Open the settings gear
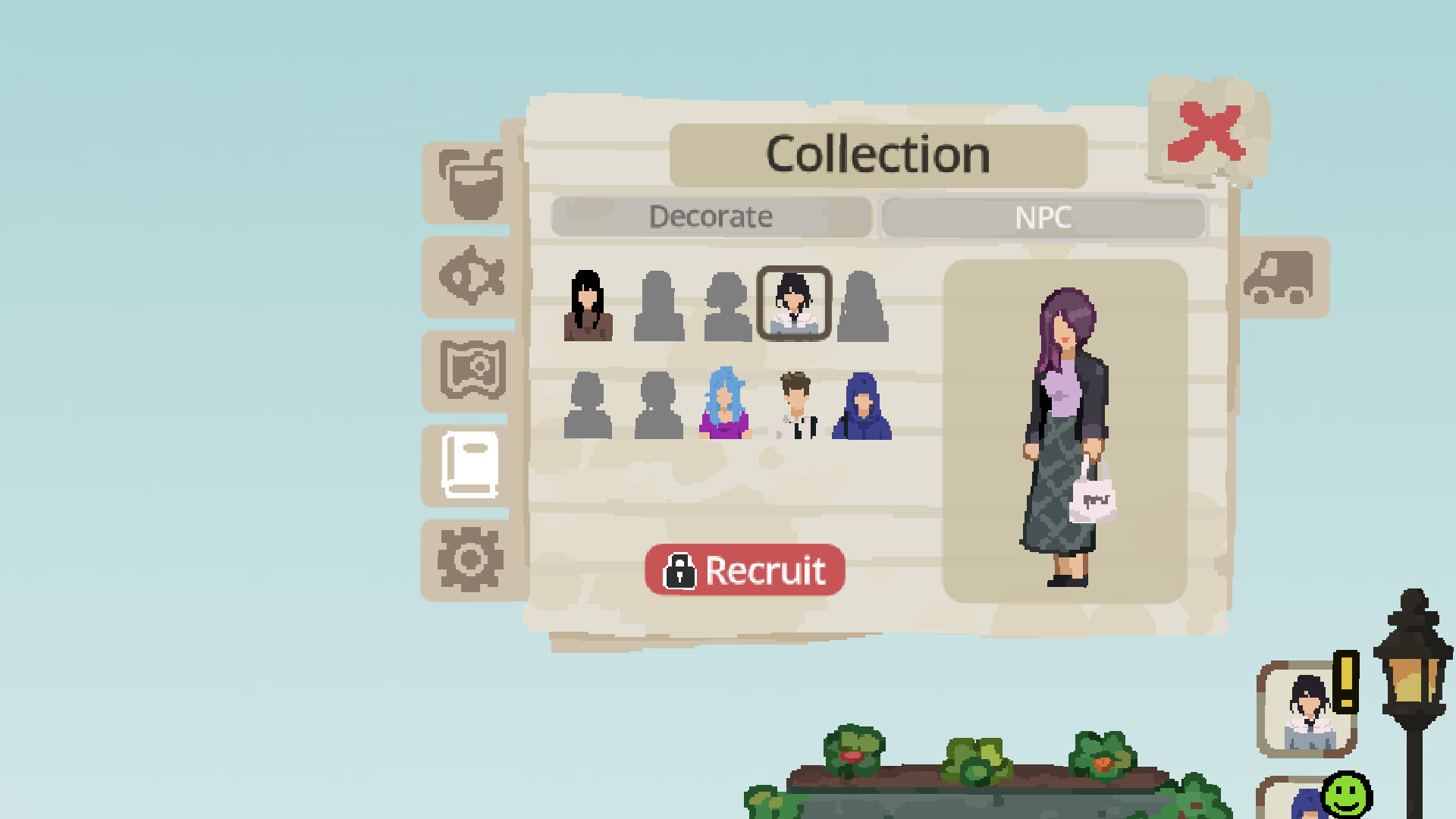 pyautogui.click(x=469, y=559)
